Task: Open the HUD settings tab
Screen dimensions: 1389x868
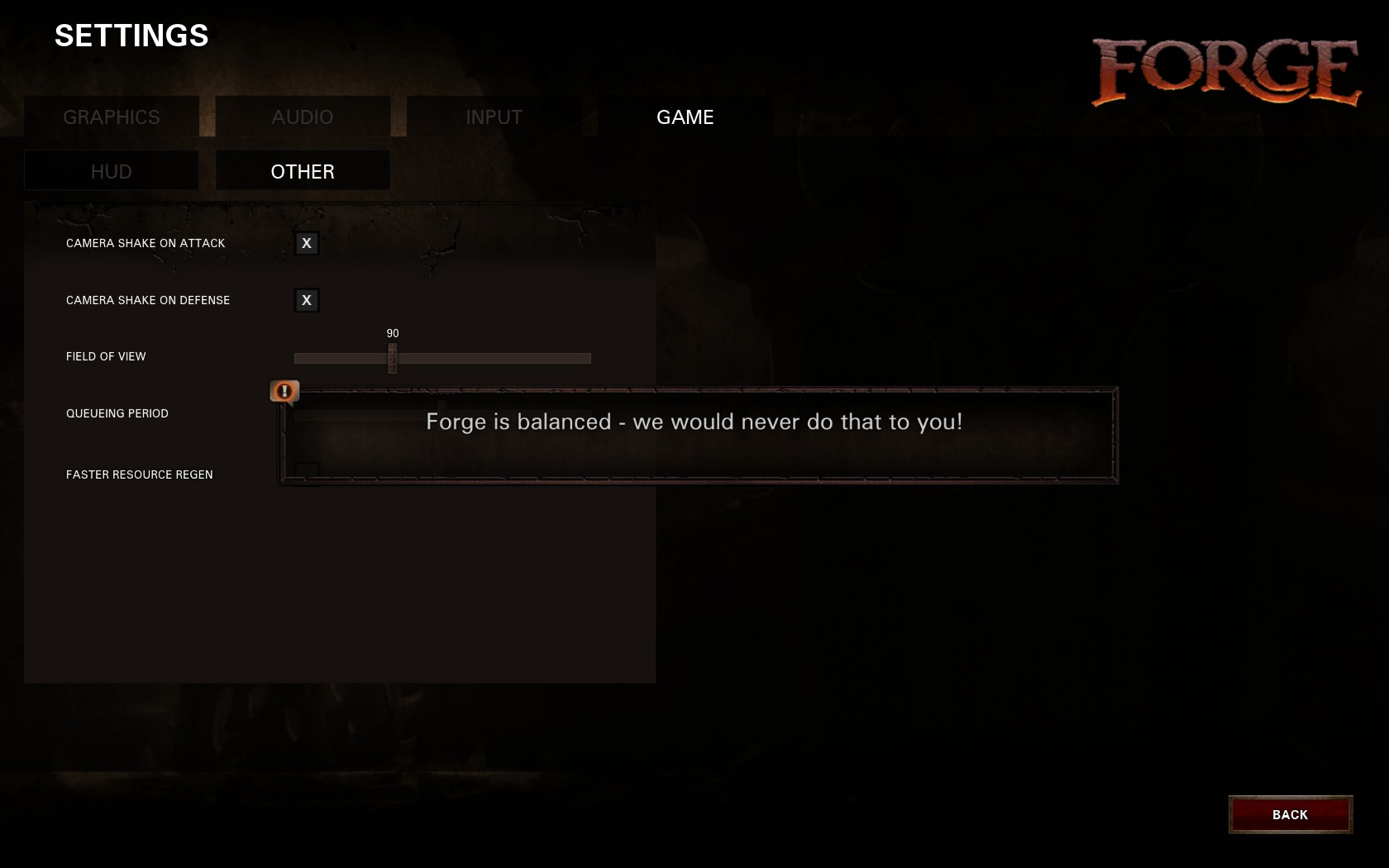Action: point(111,170)
